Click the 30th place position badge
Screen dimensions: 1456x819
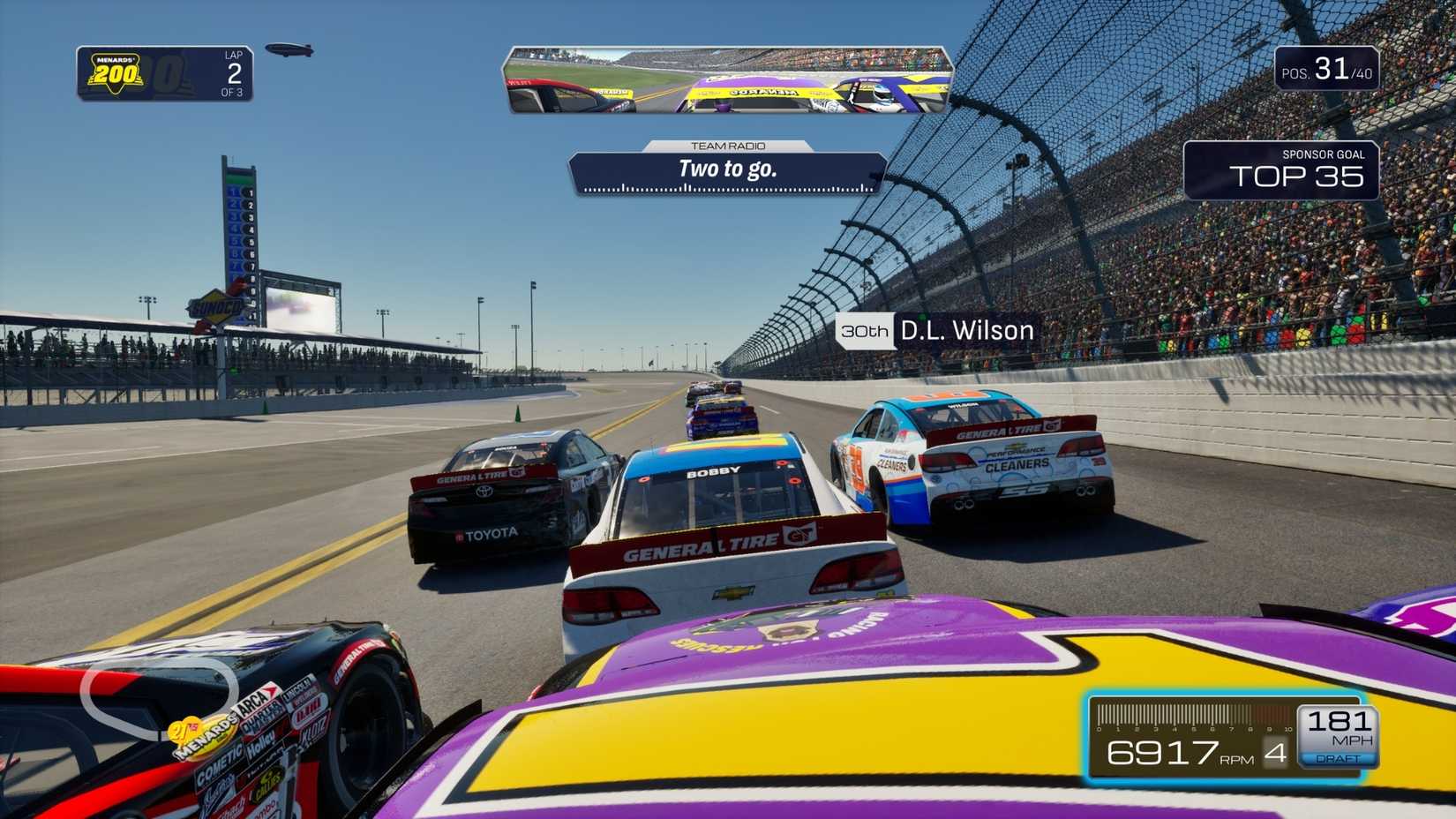coord(866,331)
